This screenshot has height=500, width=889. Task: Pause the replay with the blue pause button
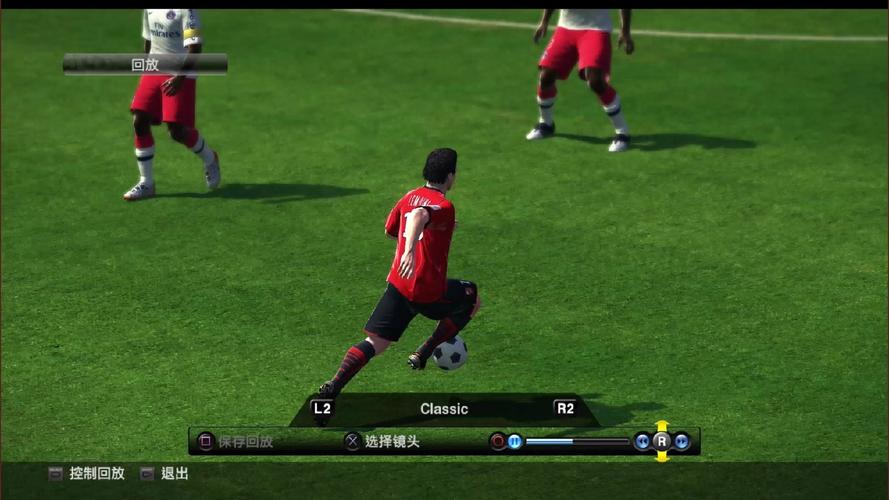click(514, 441)
